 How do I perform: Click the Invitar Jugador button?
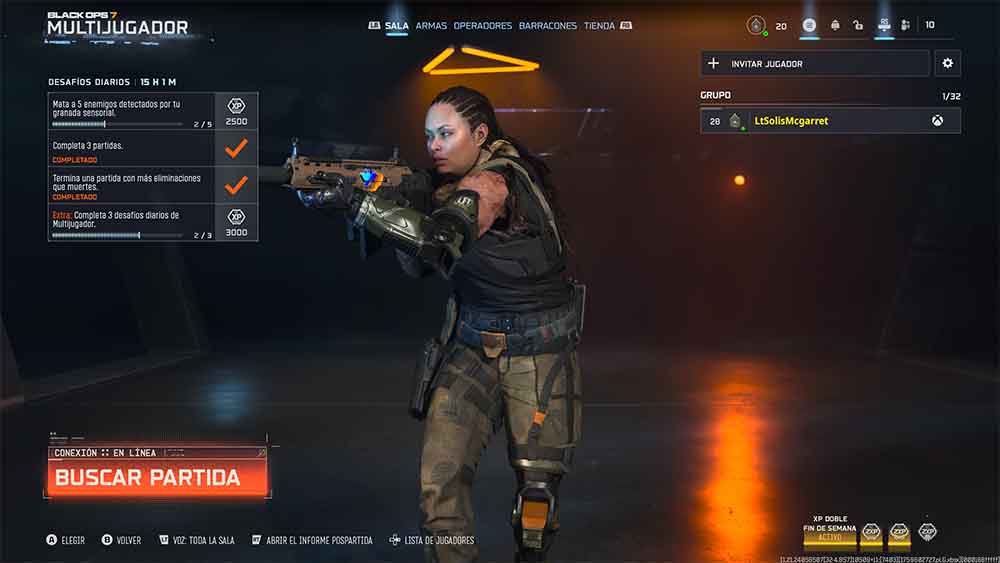(x=814, y=64)
